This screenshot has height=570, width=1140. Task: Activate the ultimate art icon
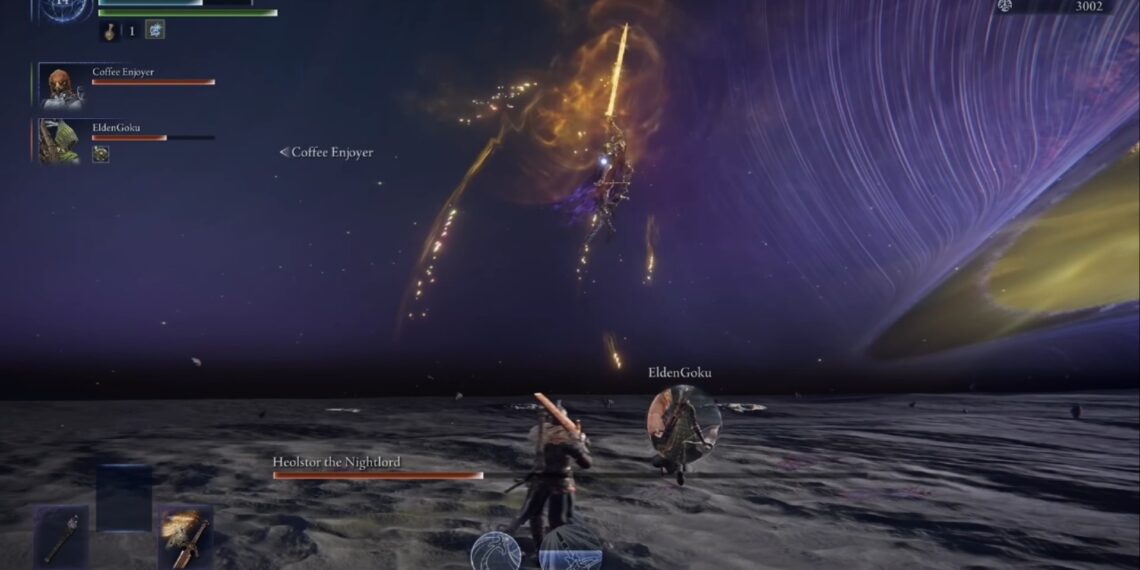coord(571,552)
